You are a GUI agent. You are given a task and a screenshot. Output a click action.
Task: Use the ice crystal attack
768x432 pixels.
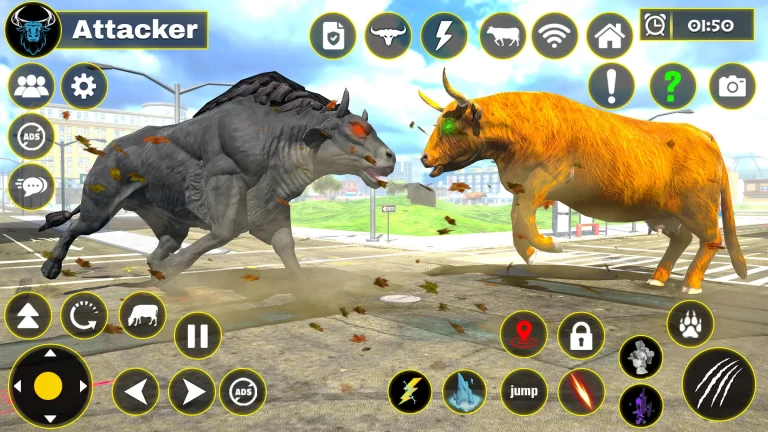(464, 391)
